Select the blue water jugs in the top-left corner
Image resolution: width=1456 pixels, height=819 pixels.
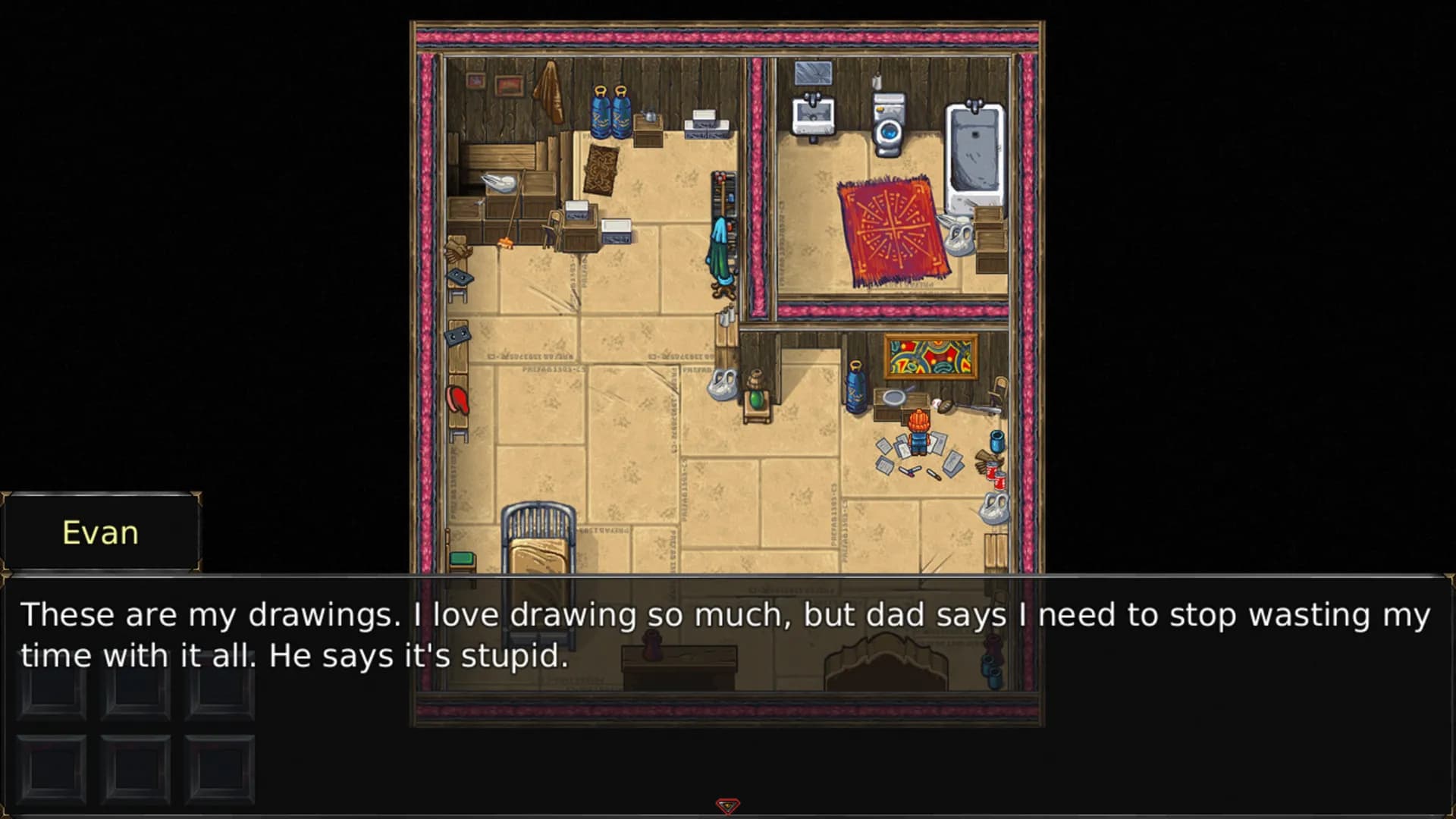click(x=609, y=112)
